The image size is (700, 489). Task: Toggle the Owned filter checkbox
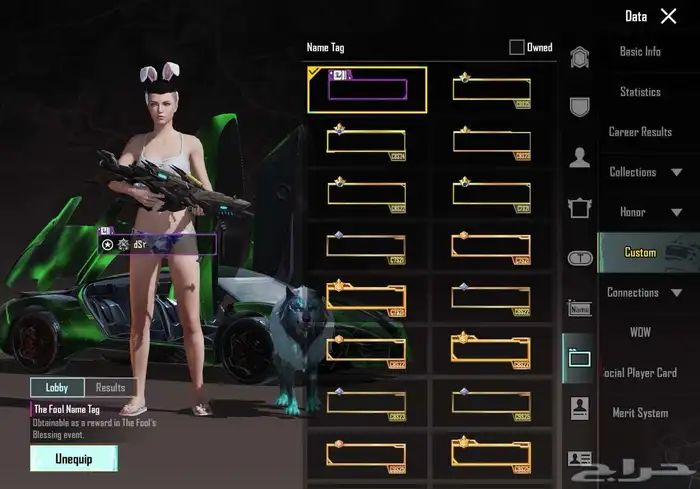coord(517,47)
